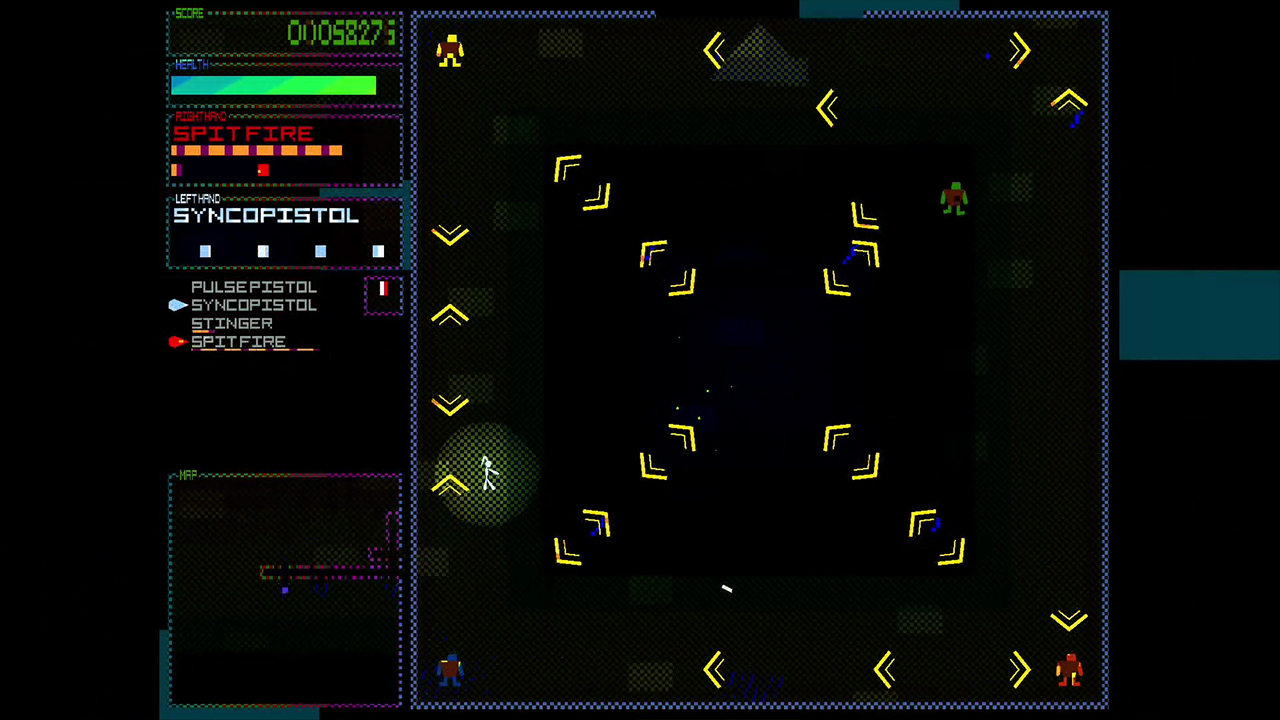Click the left-pointing chevron near the arena top
Image resolution: width=1280 pixels, height=720 pixels.
[715, 51]
